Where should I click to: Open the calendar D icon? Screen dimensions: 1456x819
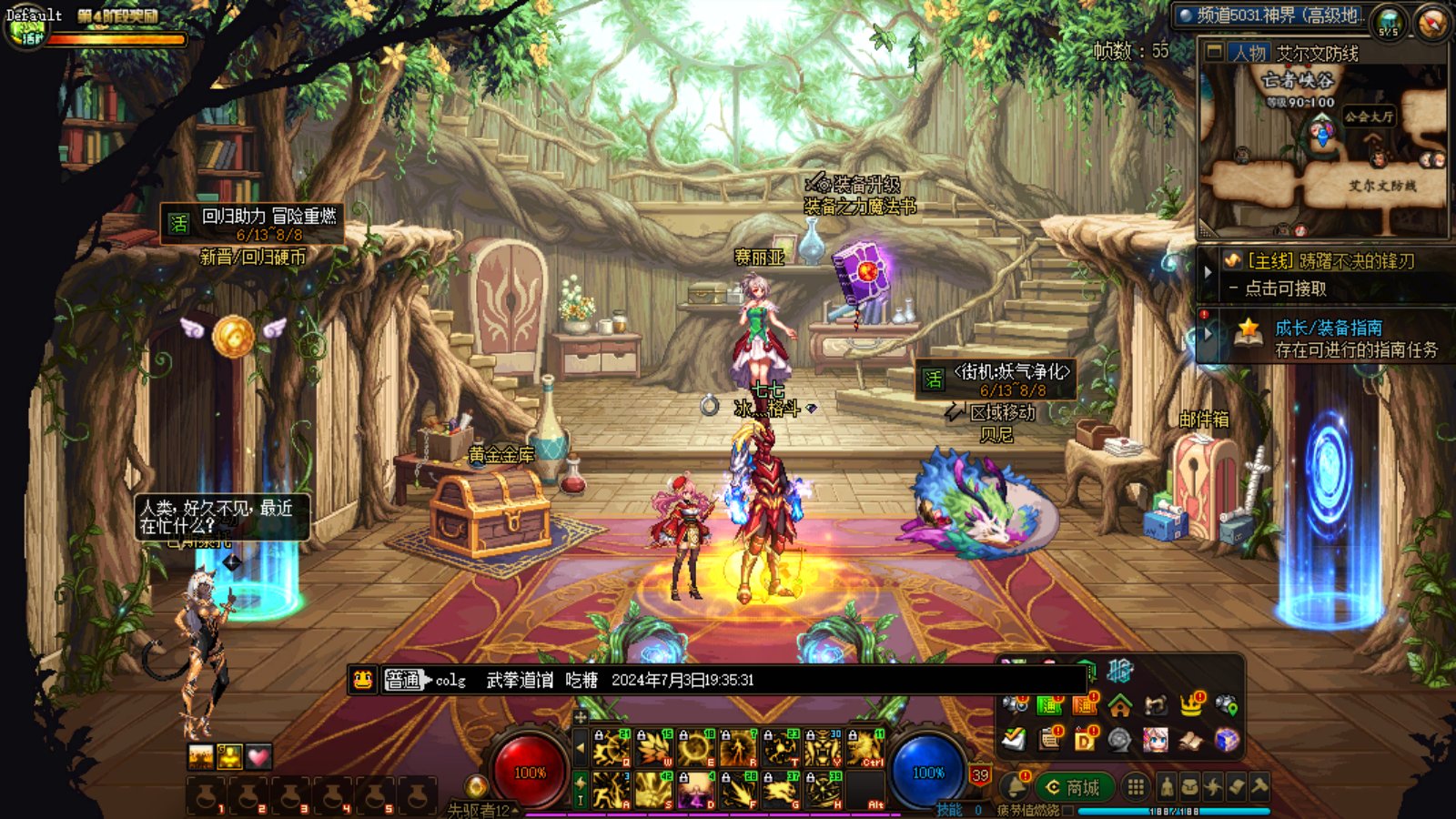tap(1085, 740)
